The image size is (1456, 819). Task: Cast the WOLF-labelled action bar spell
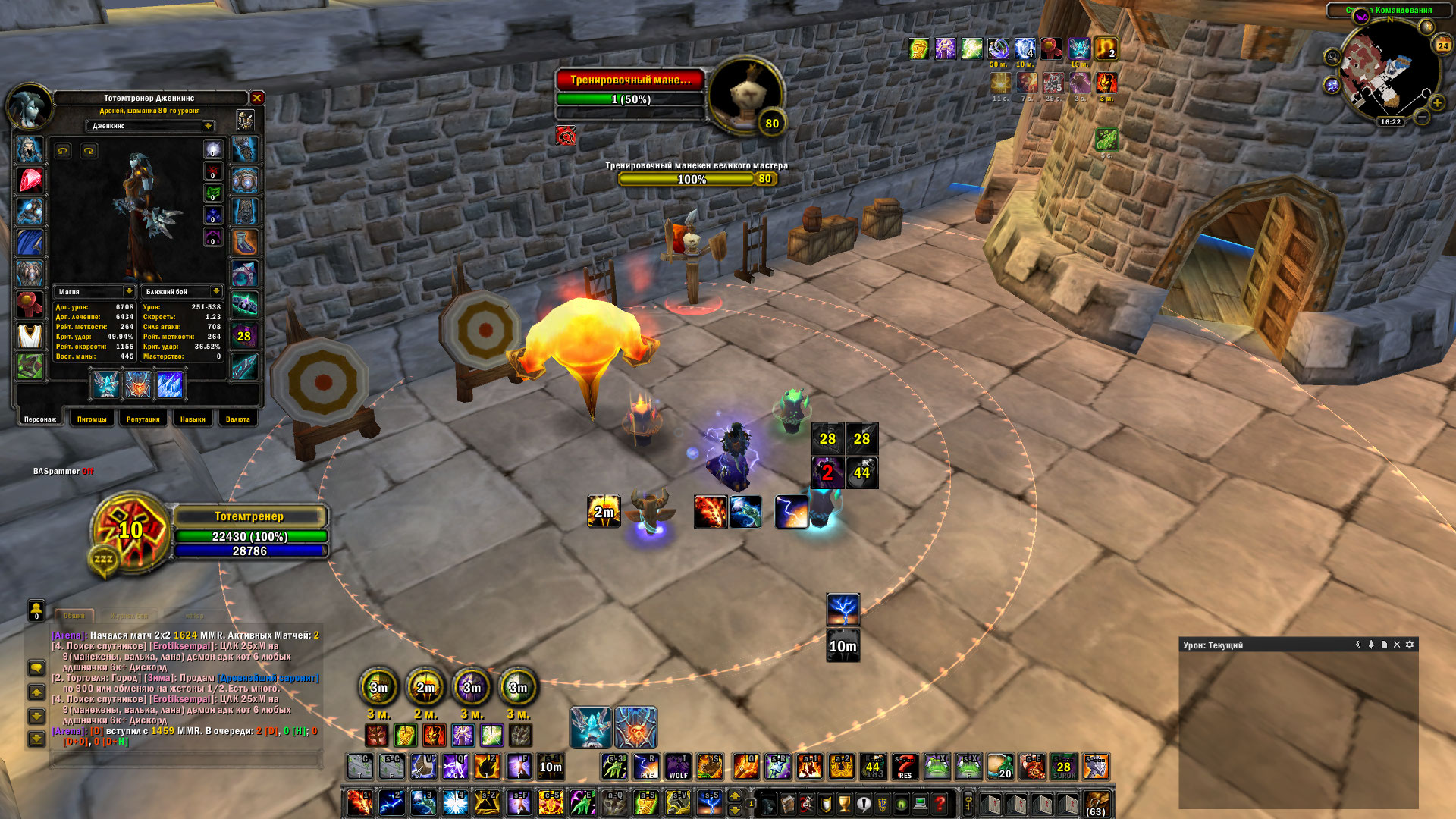point(678,766)
